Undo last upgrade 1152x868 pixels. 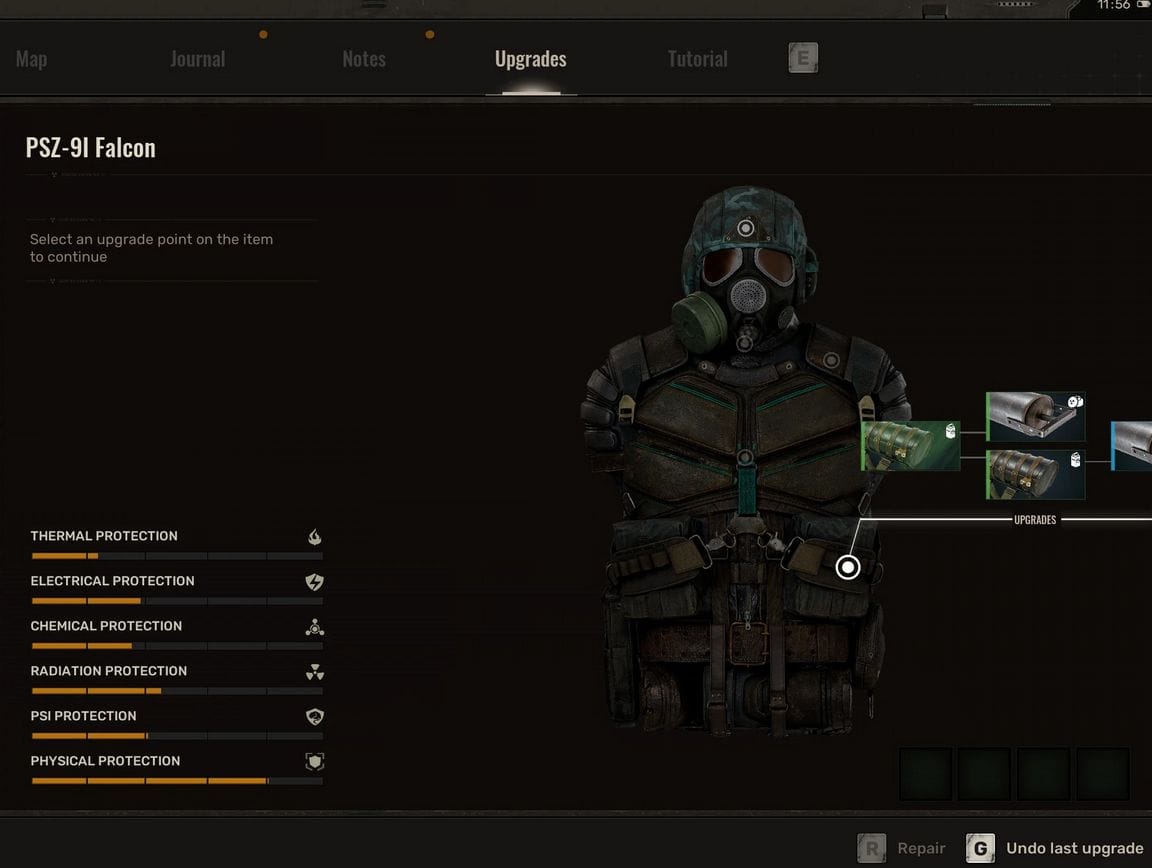[1056, 849]
